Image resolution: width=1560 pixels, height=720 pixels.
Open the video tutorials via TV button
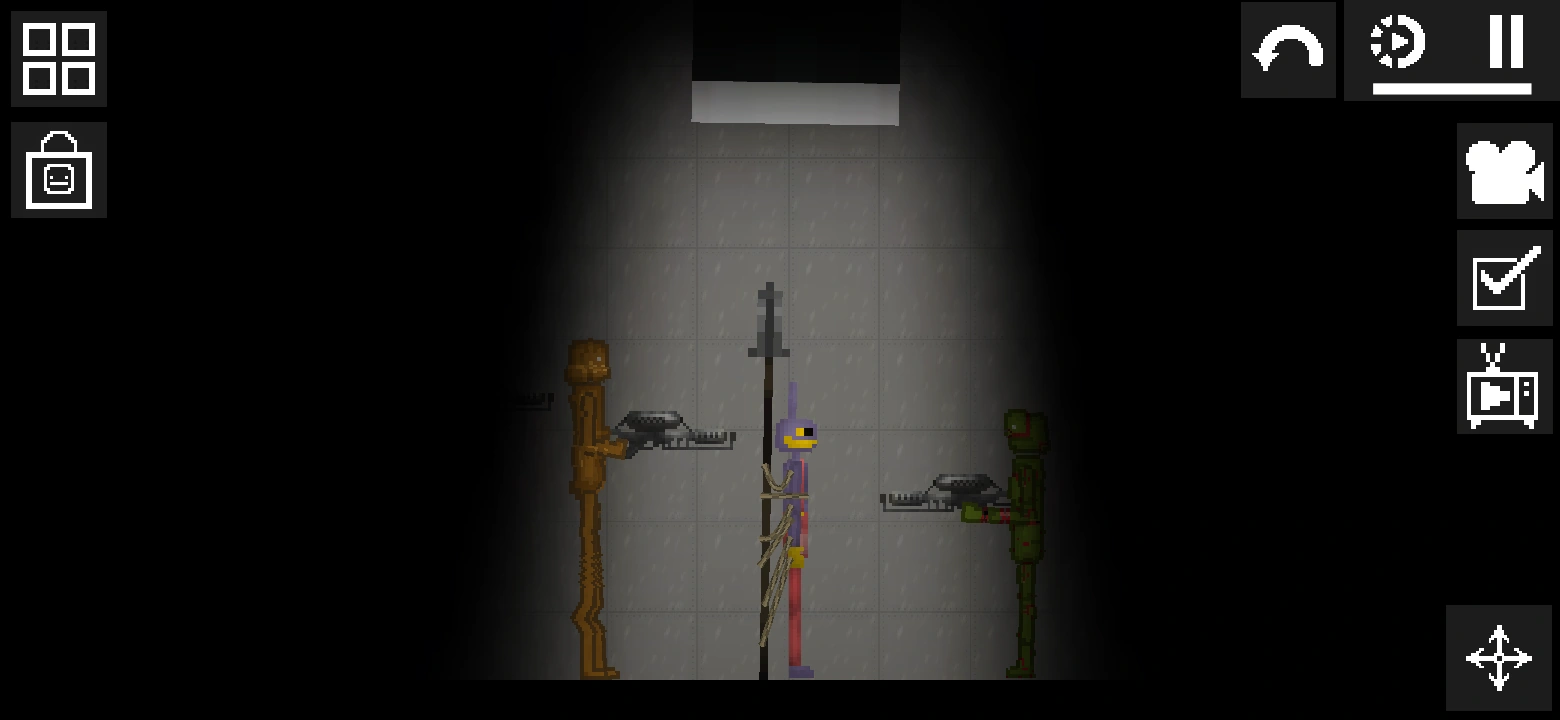click(x=1504, y=385)
